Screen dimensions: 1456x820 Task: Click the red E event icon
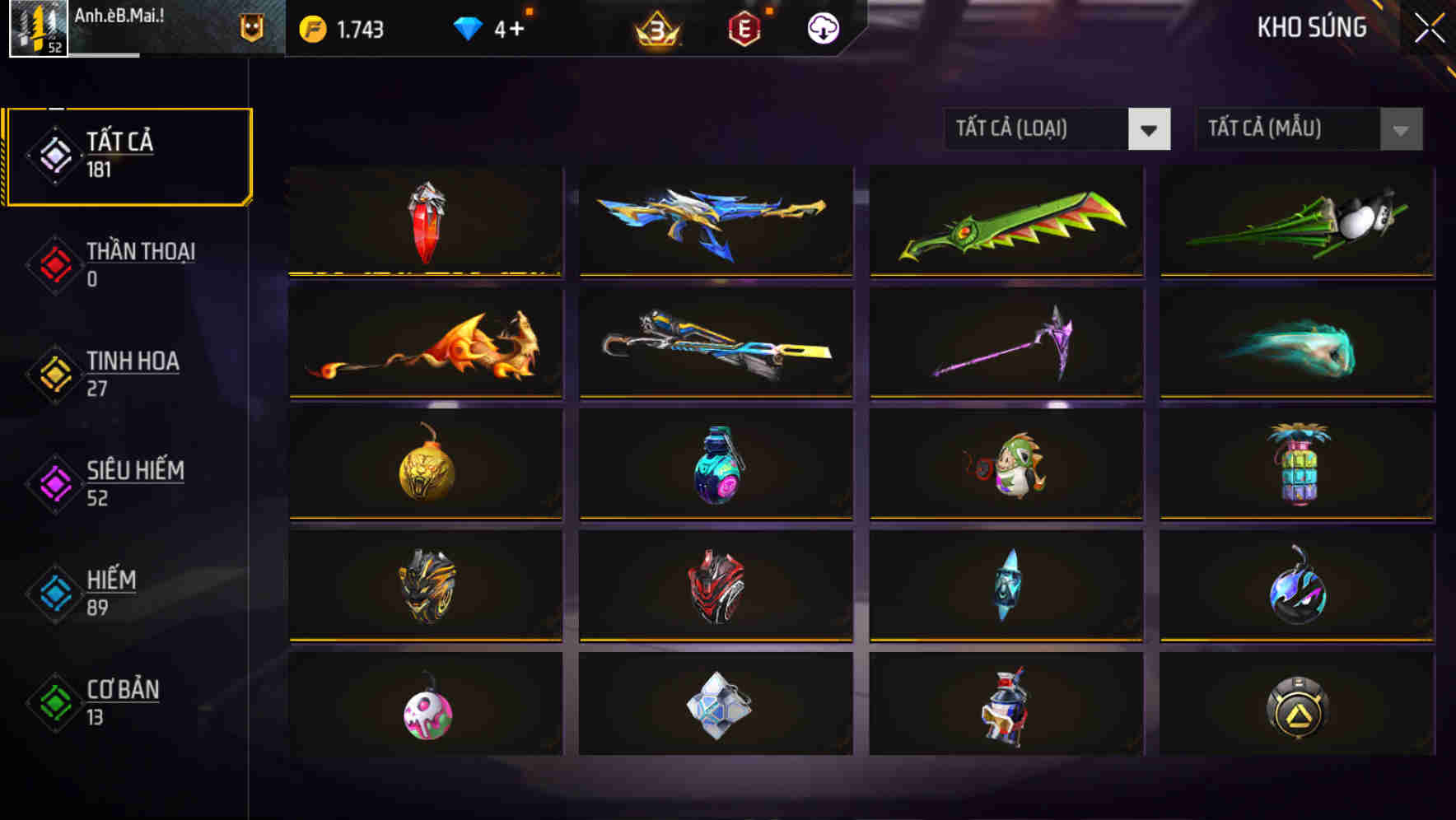745,27
